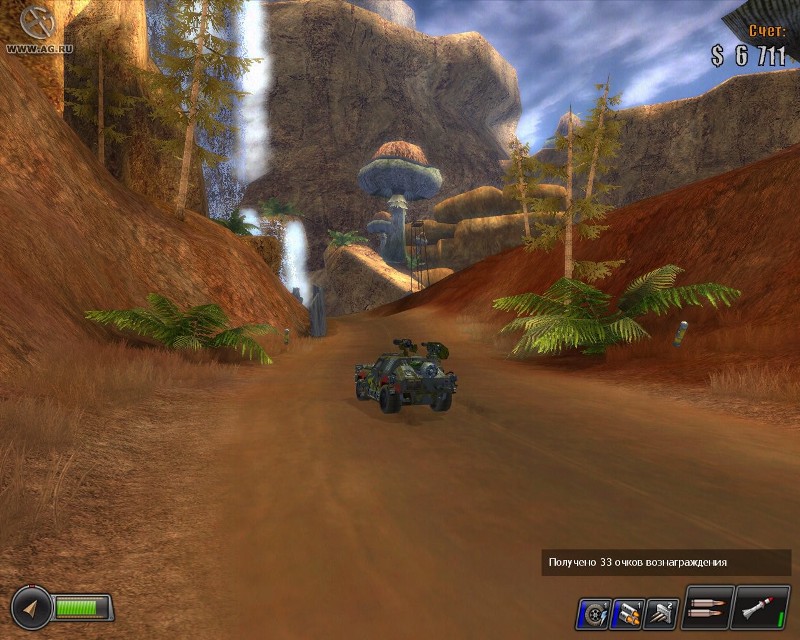This screenshot has width=800, height=640.
Task: Select the battery cells bonus icon
Action: [627, 611]
